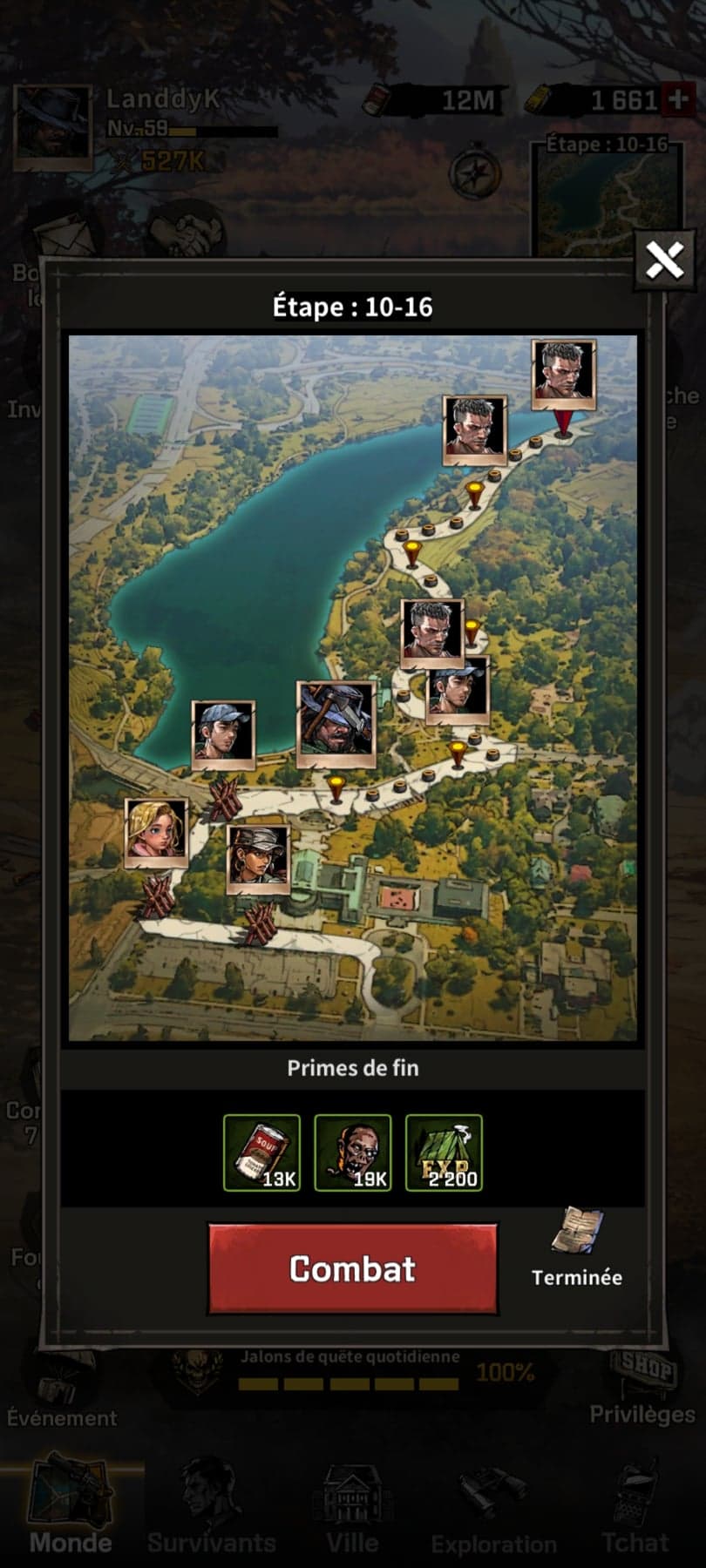Inspect the zombie head reward icon

[353, 1152]
